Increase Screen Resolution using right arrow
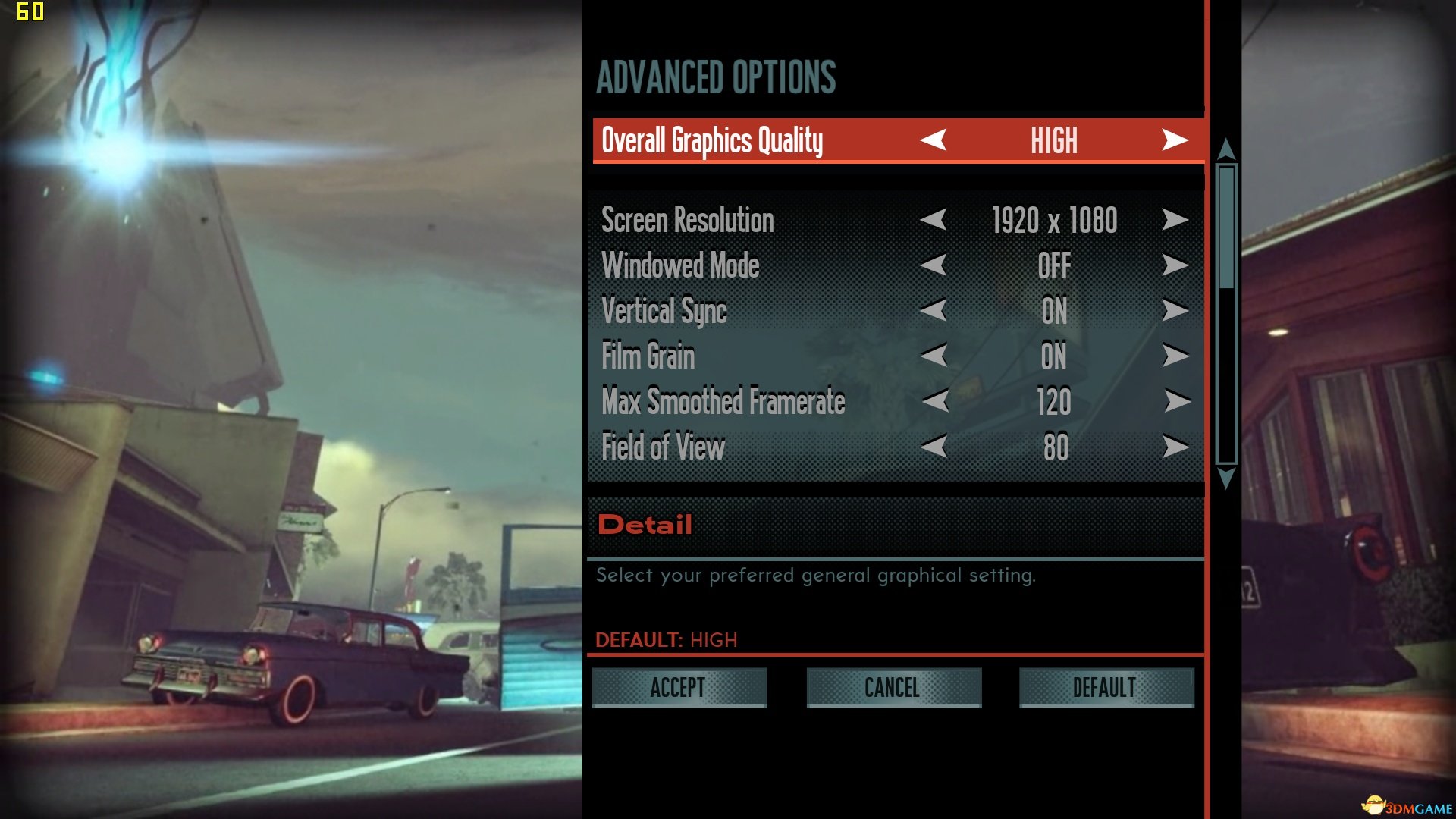Image resolution: width=1456 pixels, height=819 pixels. click(1175, 220)
